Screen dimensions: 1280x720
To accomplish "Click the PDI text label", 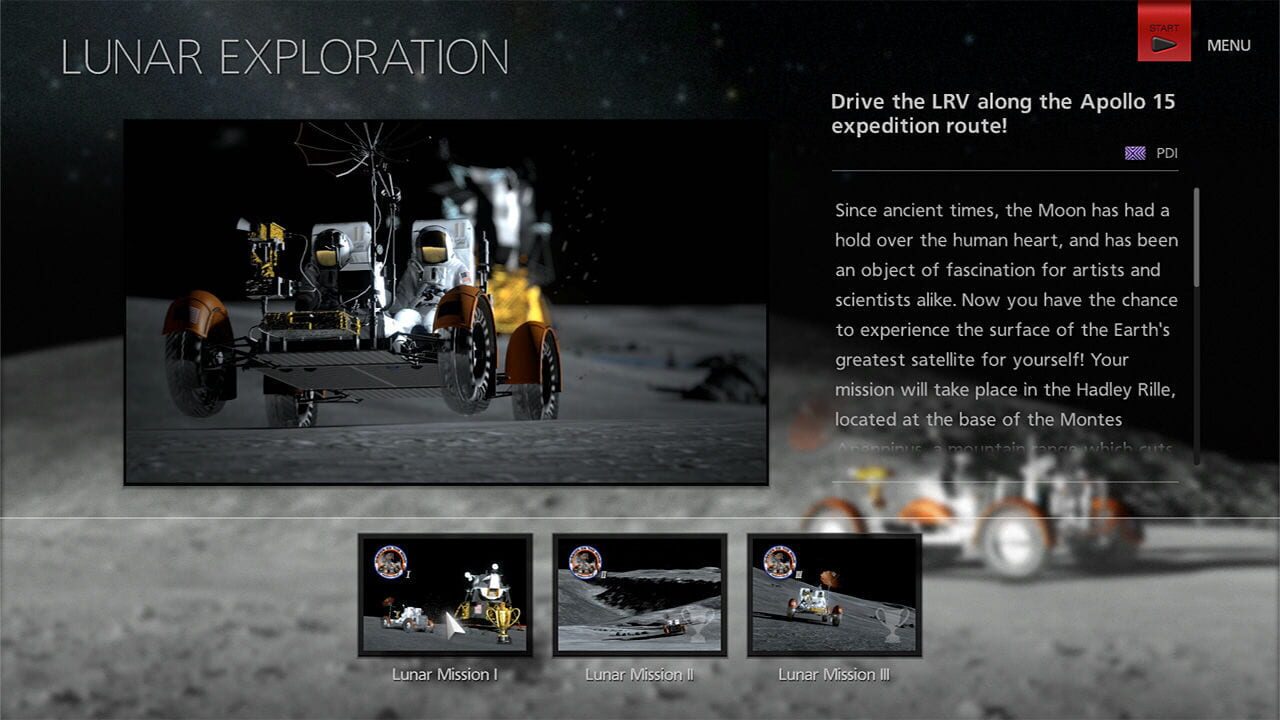I will (1165, 152).
